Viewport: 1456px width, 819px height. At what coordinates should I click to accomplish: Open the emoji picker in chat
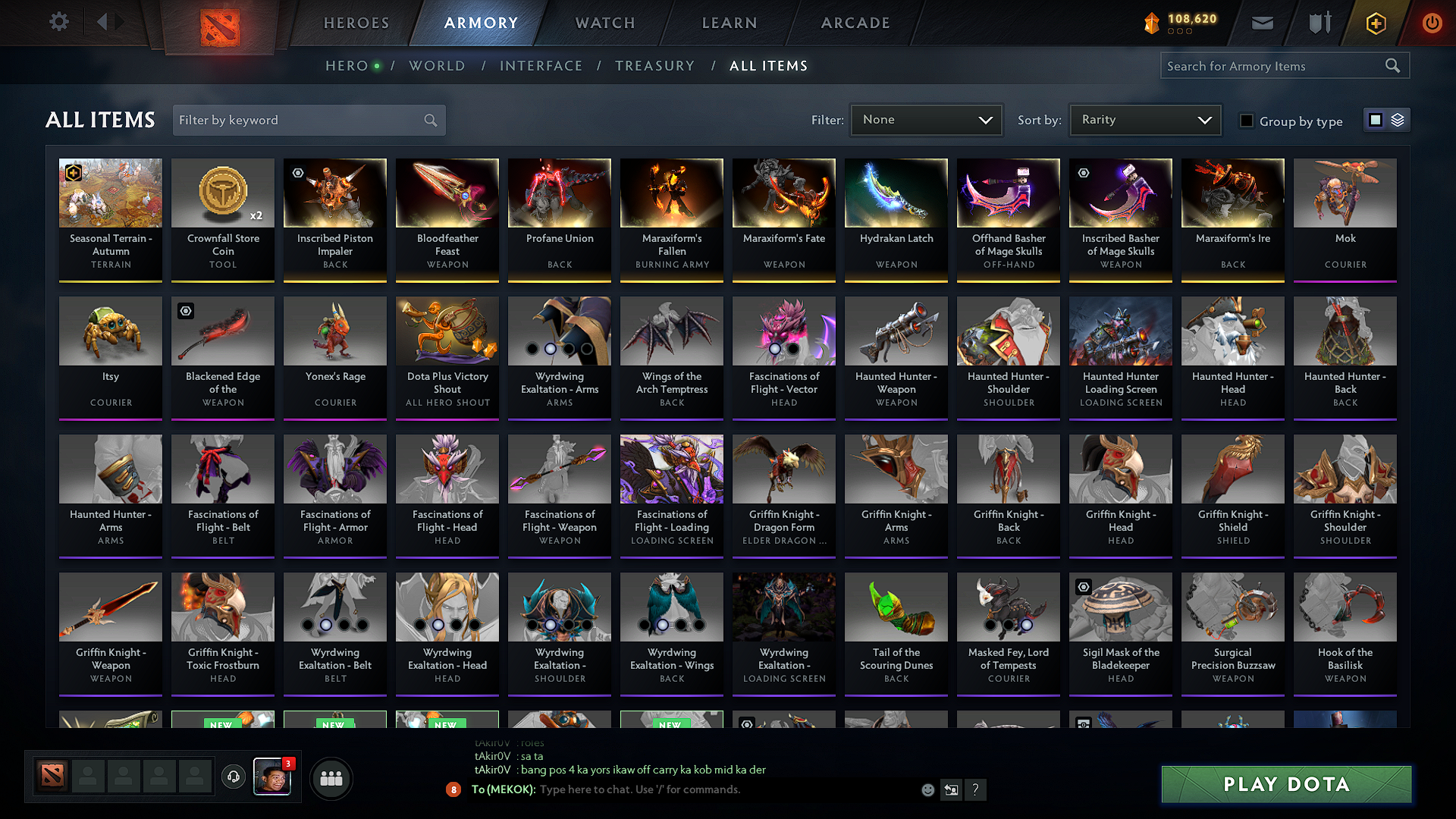pos(927,789)
